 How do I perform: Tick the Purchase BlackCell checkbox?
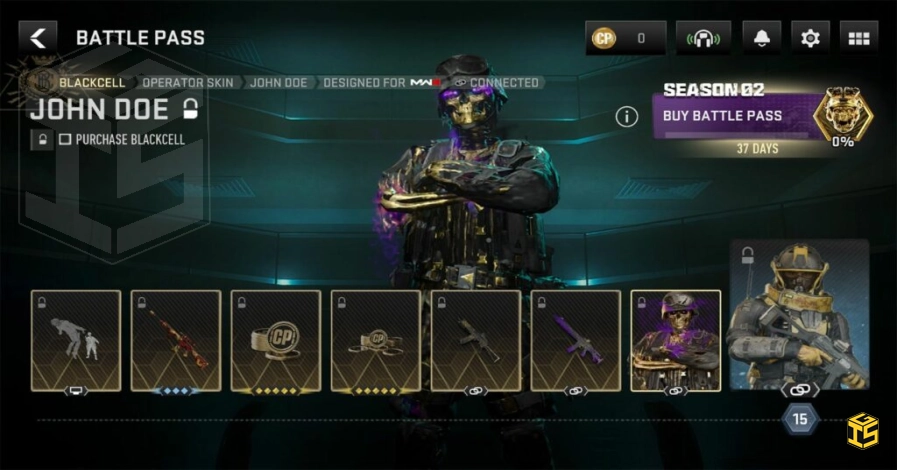click(65, 140)
